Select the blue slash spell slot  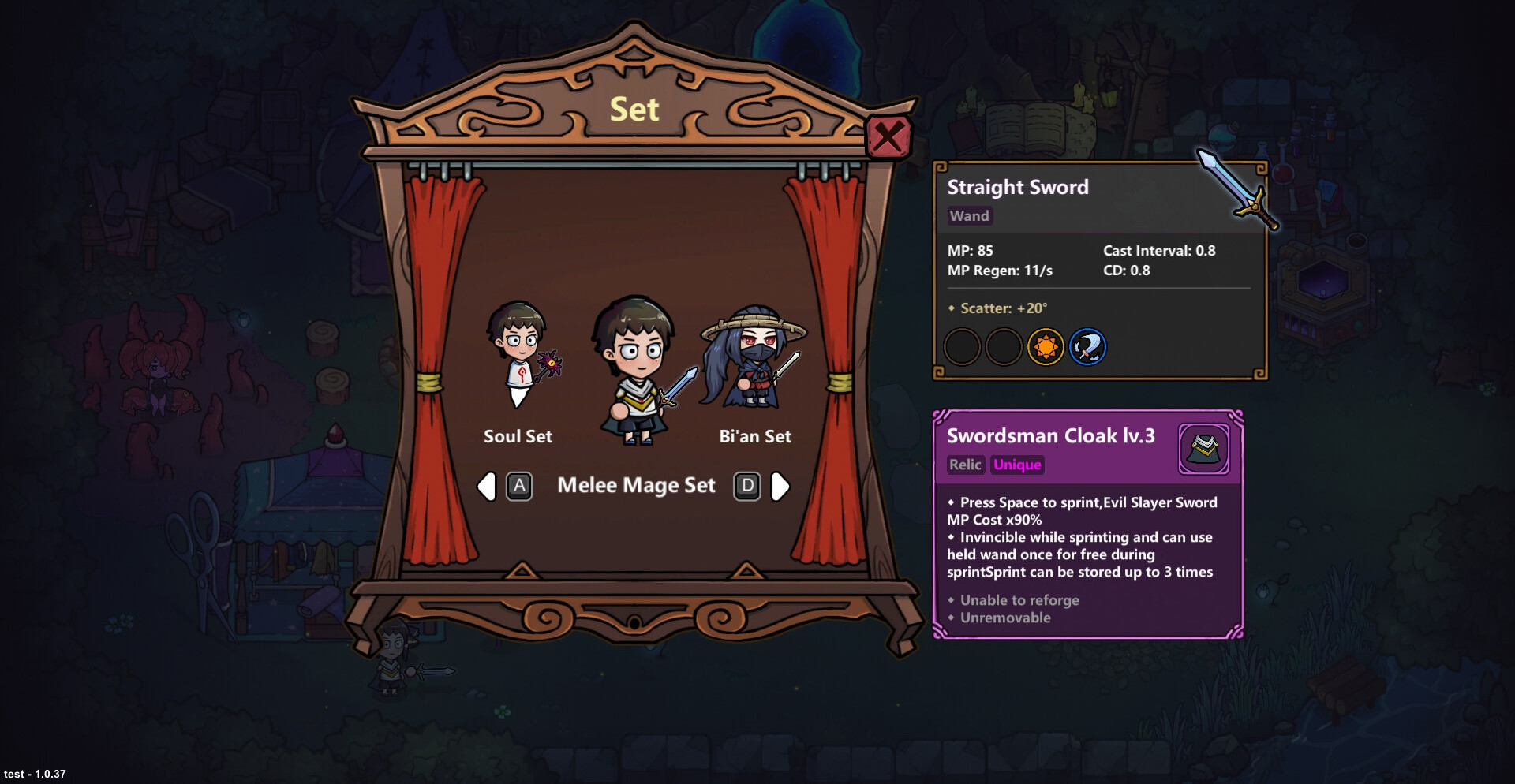point(1087,347)
